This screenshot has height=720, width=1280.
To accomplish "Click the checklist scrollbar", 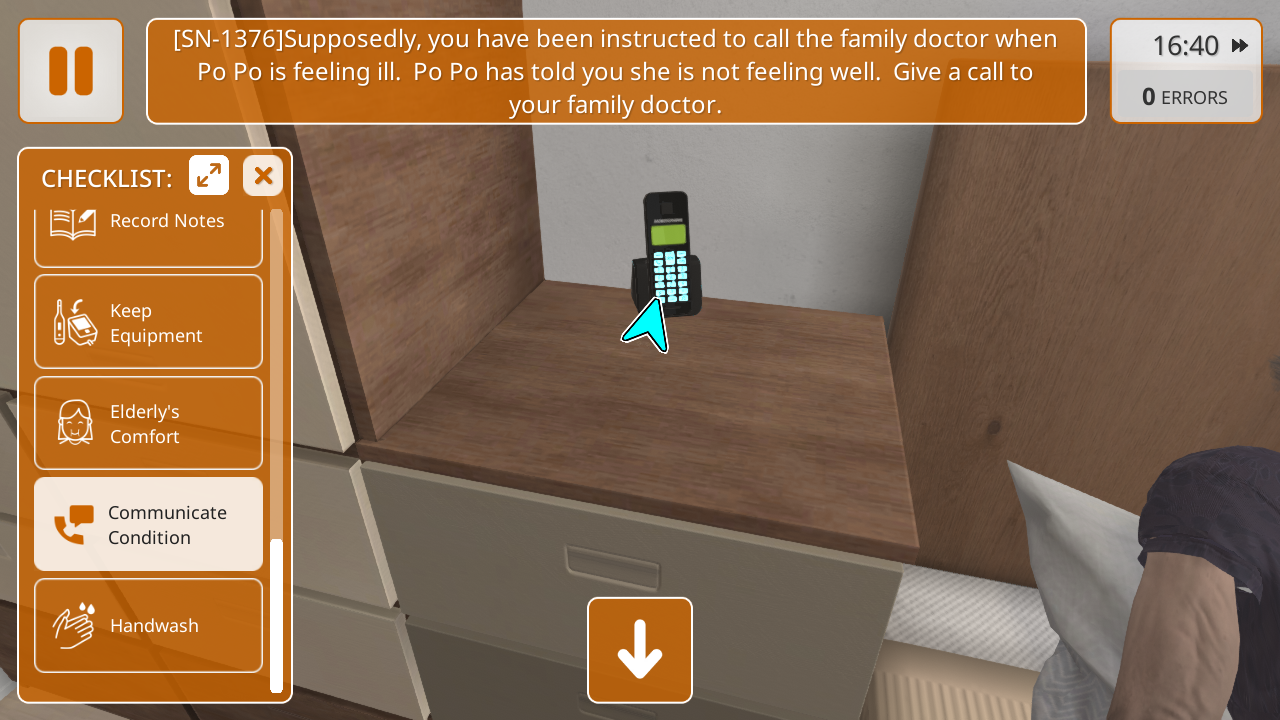I will [x=277, y=614].
